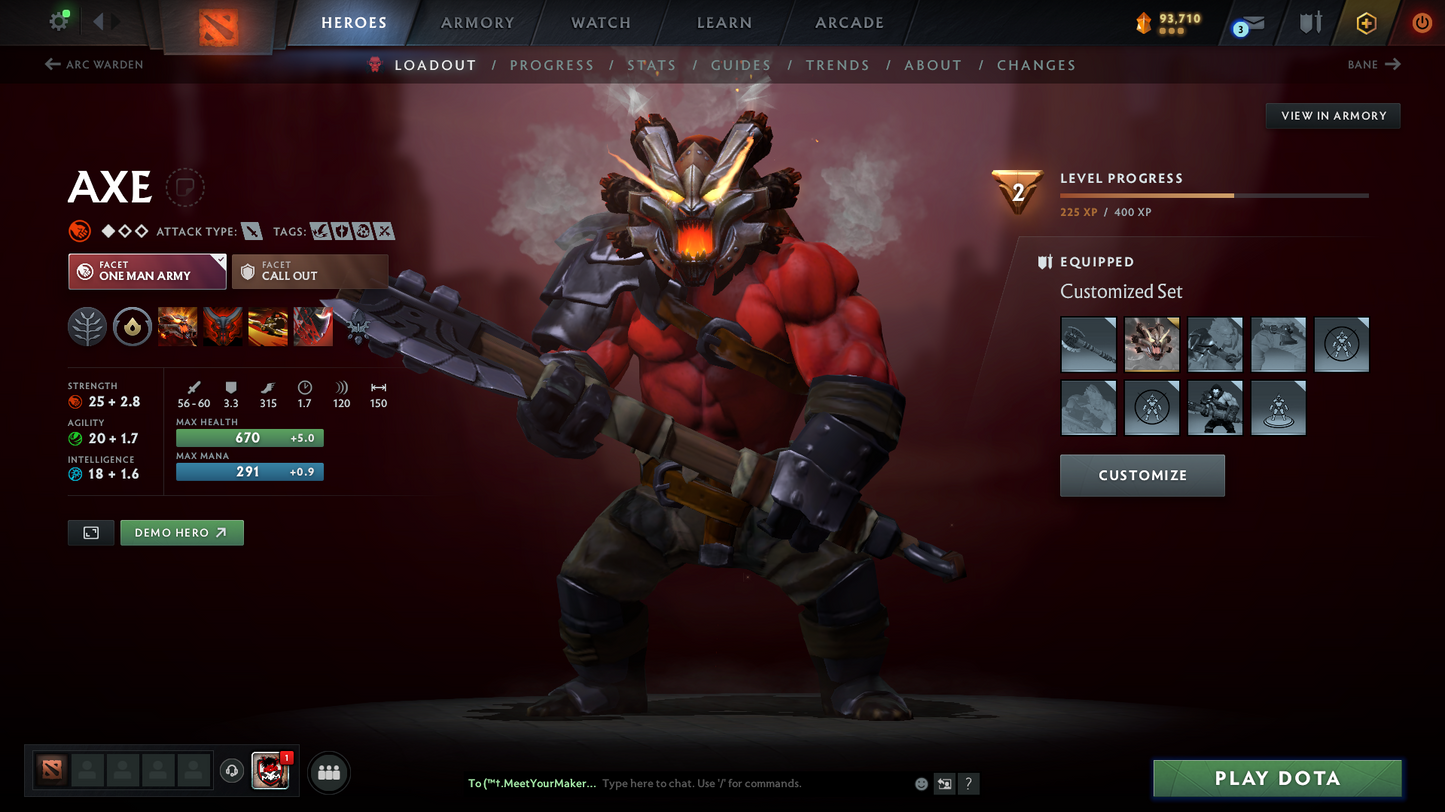The image size is (1445, 812).
Task: Click the chat input field
Action: (750, 784)
